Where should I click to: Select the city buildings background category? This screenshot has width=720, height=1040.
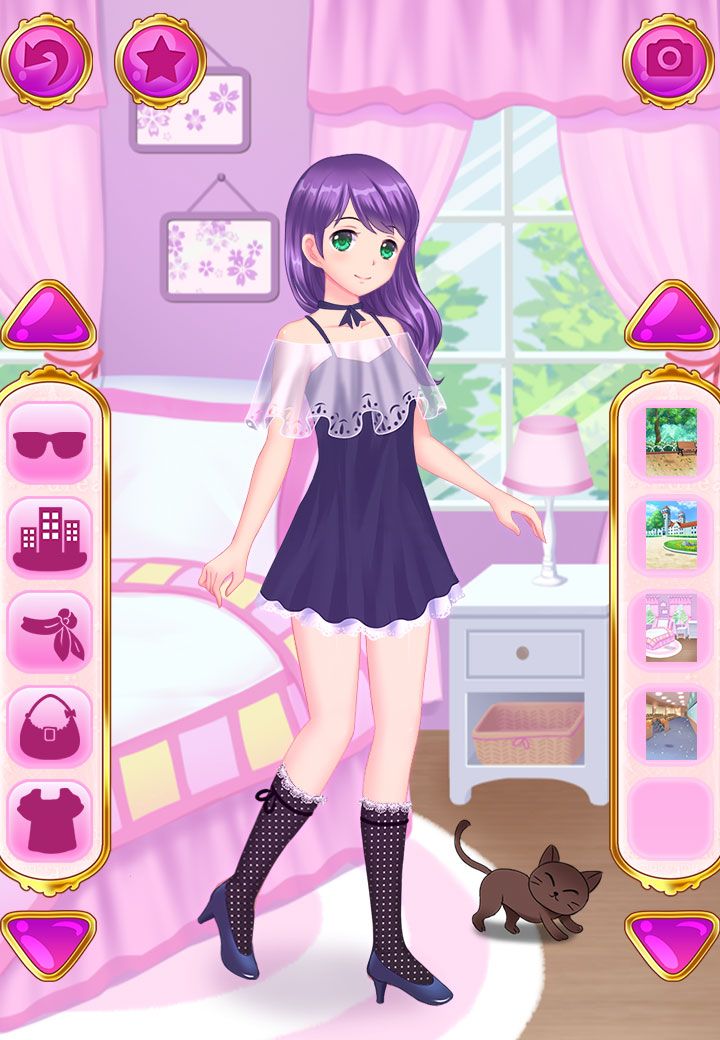pos(50,537)
